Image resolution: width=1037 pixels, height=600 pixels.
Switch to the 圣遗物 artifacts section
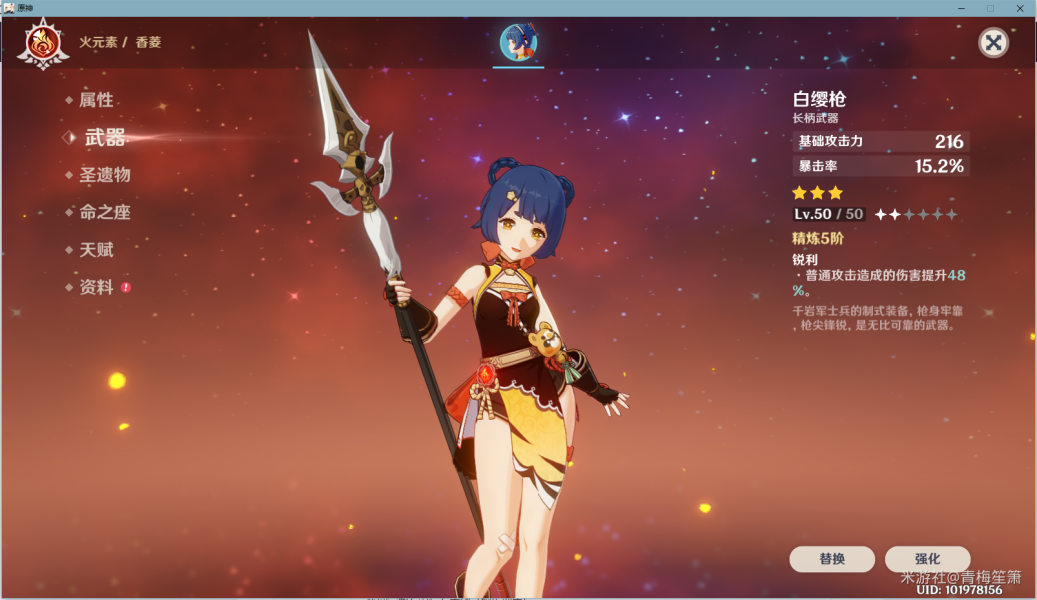tap(105, 175)
